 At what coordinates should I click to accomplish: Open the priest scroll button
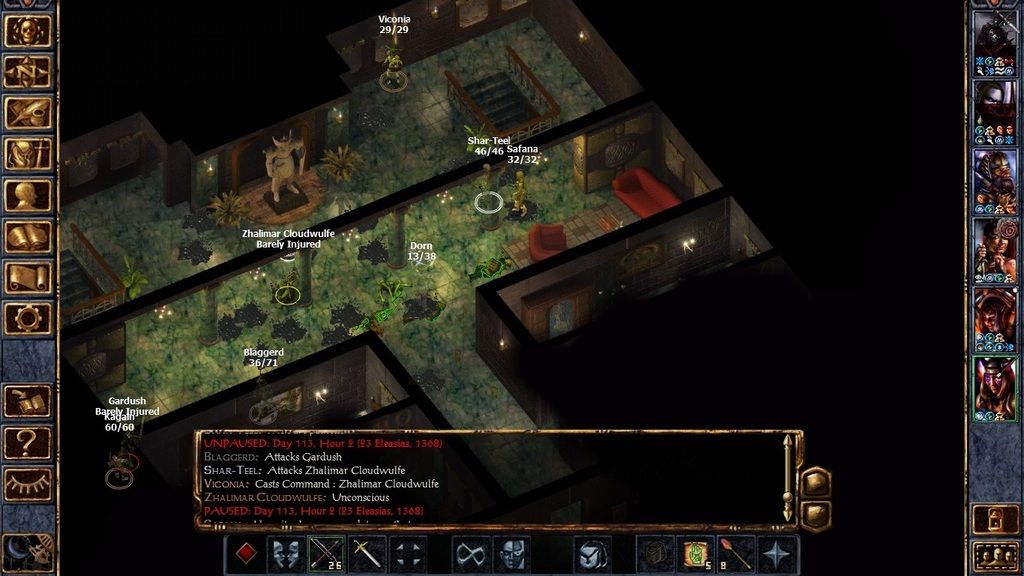[28, 277]
